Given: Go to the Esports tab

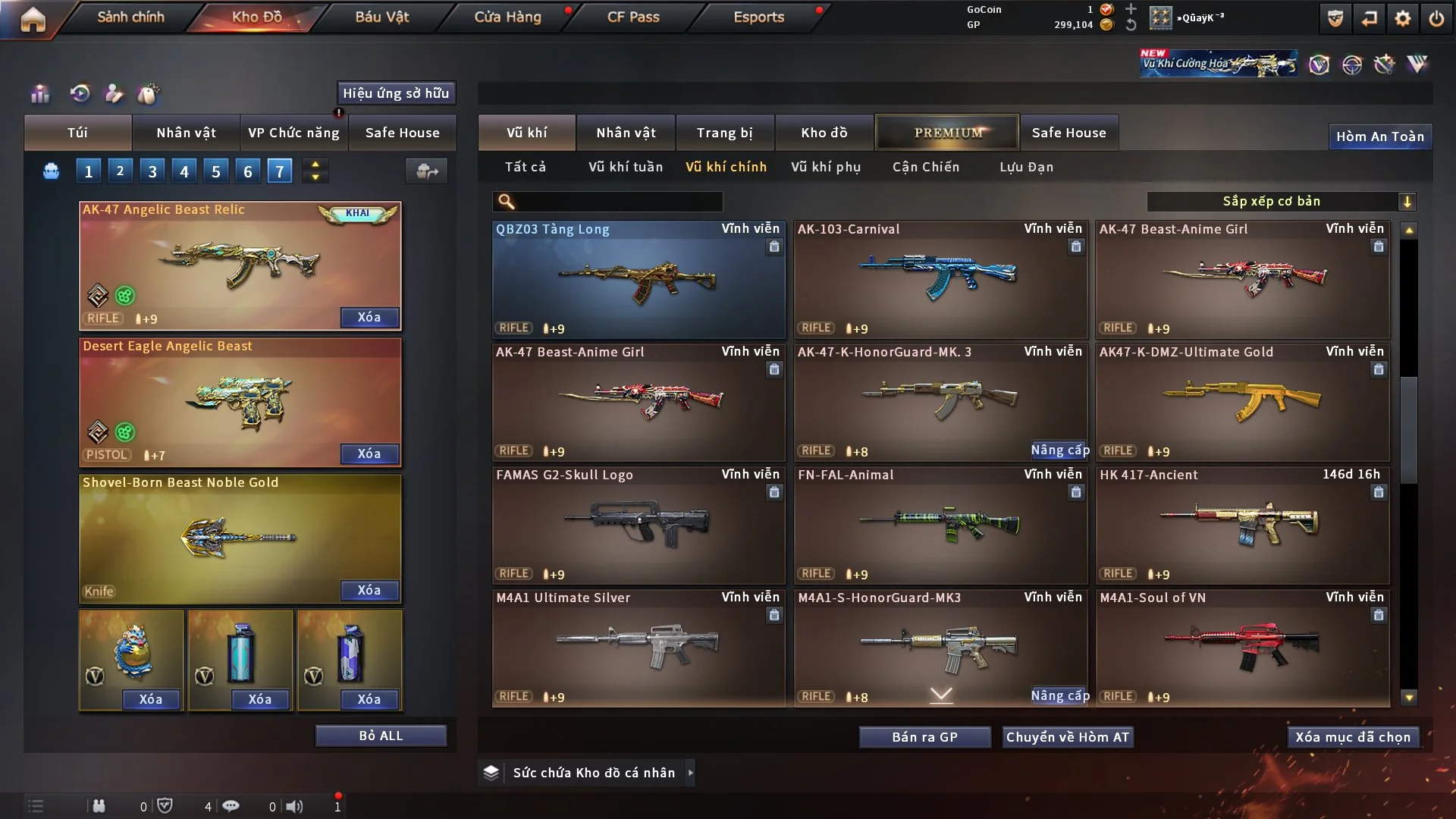Looking at the screenshot, I should pyautogui.click(x=758, y=17).
